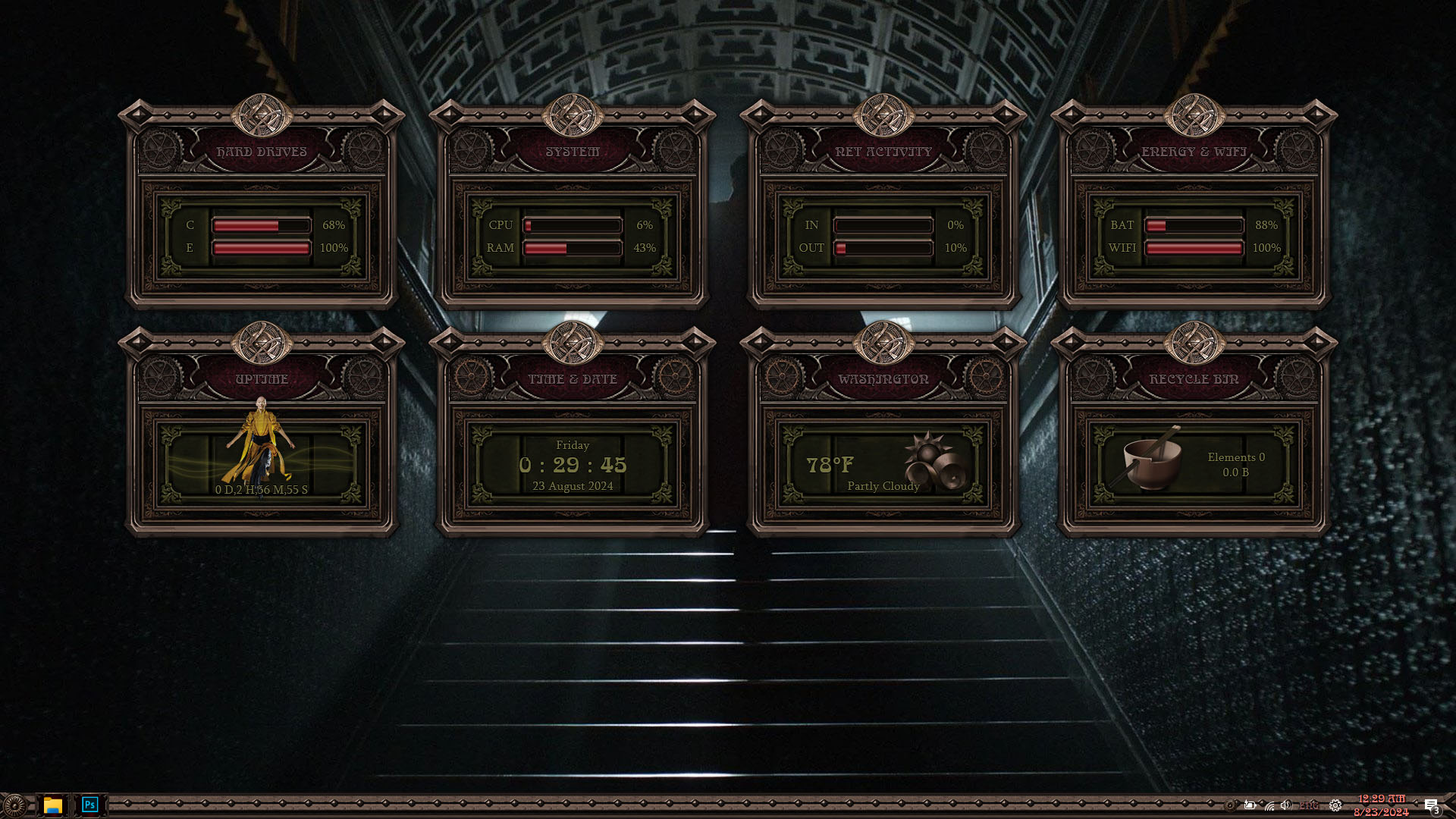
Task: Select the Hard Drives widget title
Action: [x=262, y=152]
